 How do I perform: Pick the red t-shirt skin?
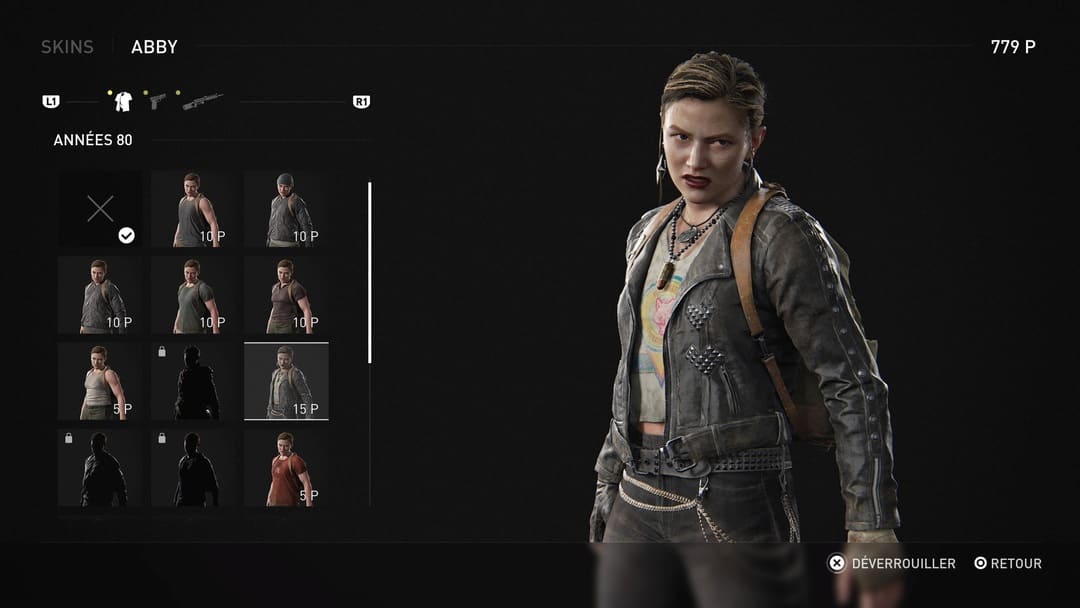pos(286,467)
